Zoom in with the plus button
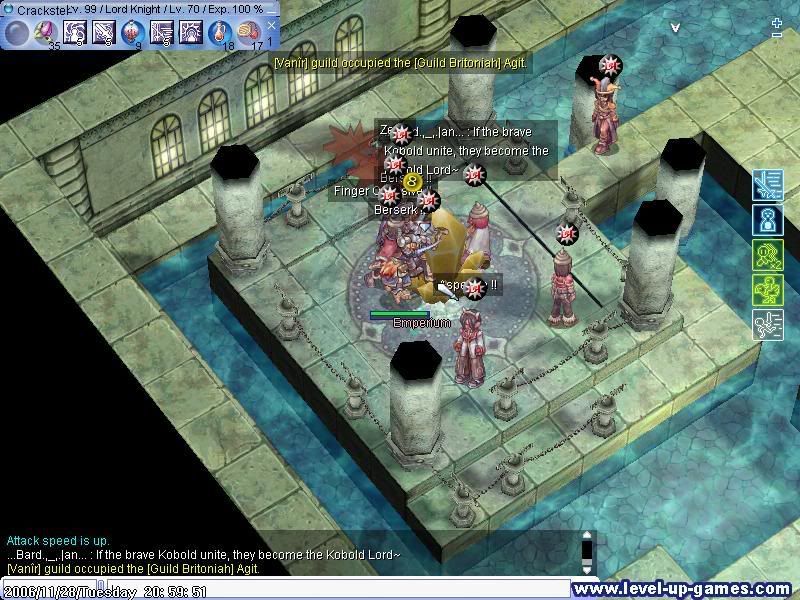The image size is (800, 600). tap(778, 22)
